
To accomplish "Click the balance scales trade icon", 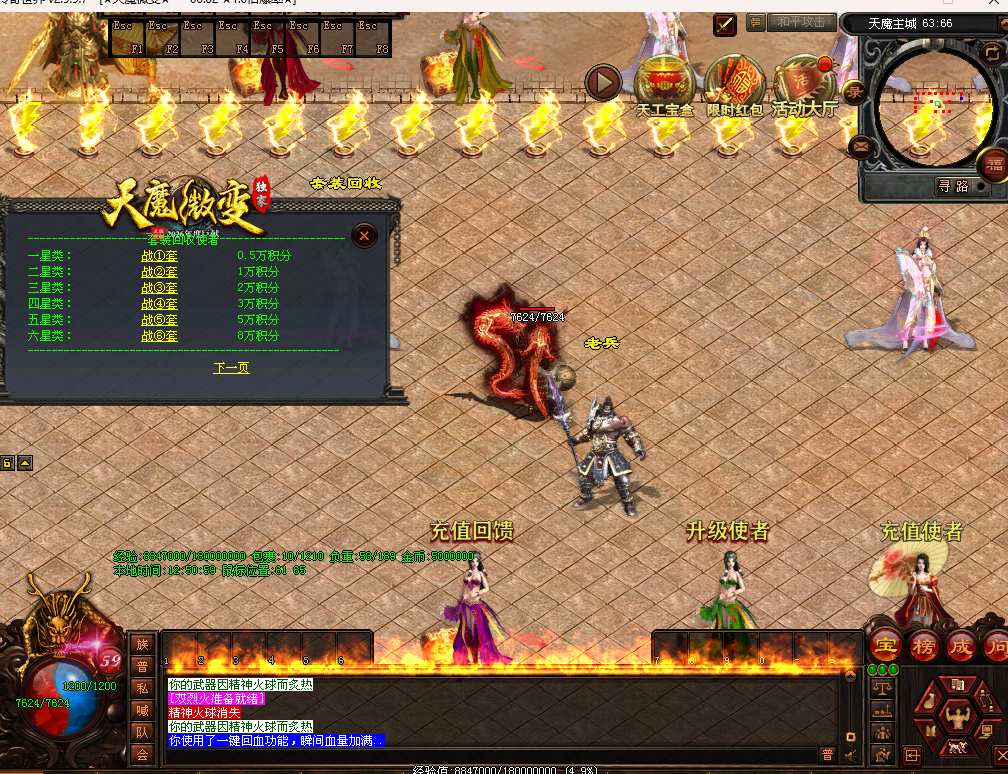I will coord(883,688).
